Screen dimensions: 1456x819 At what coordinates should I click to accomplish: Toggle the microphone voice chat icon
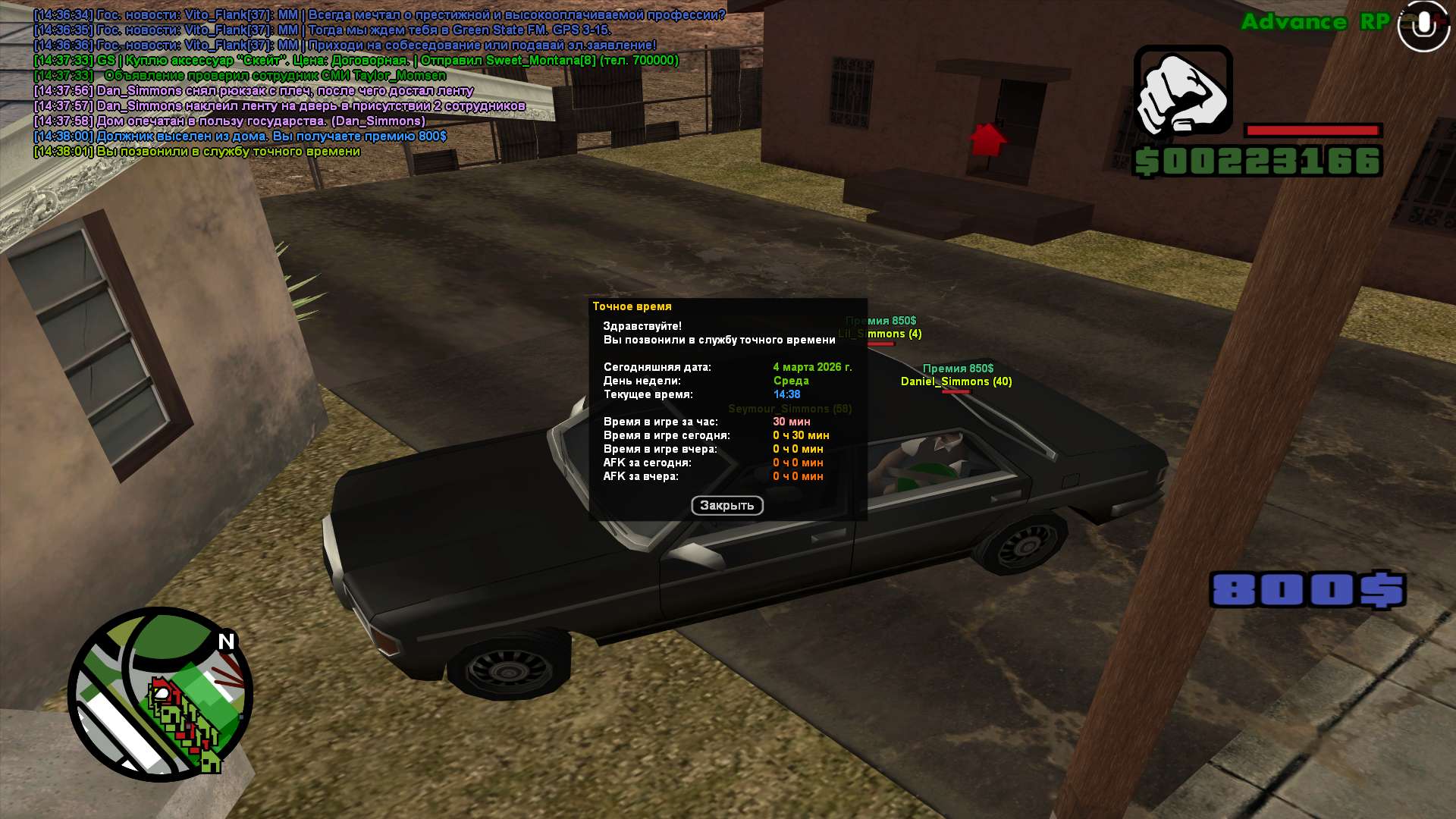(x=1423, y=26)
